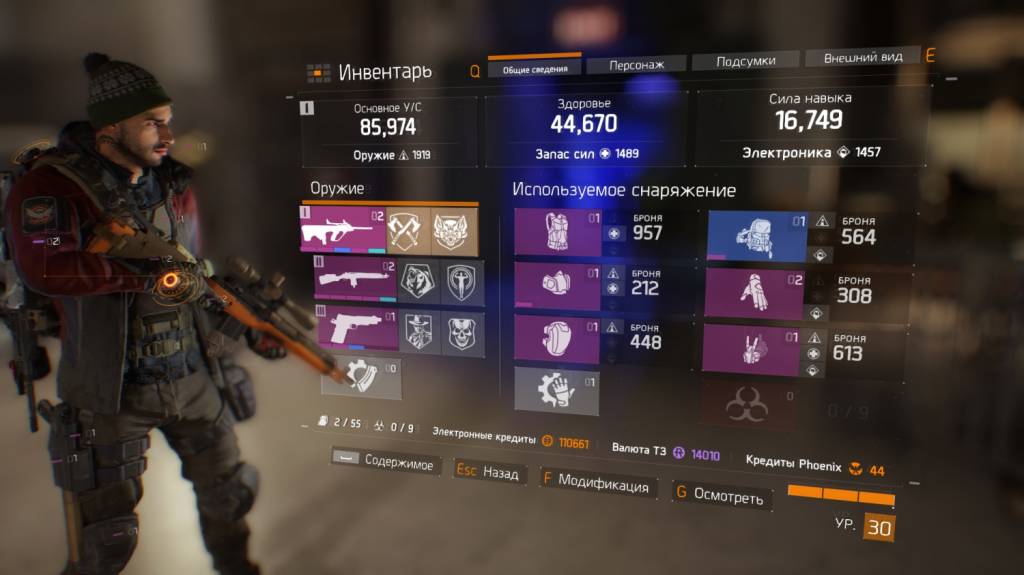Viewport: 1024px width, 575px height.
Task: Go back with the Назад button
Action: click(x=490, y=472)
